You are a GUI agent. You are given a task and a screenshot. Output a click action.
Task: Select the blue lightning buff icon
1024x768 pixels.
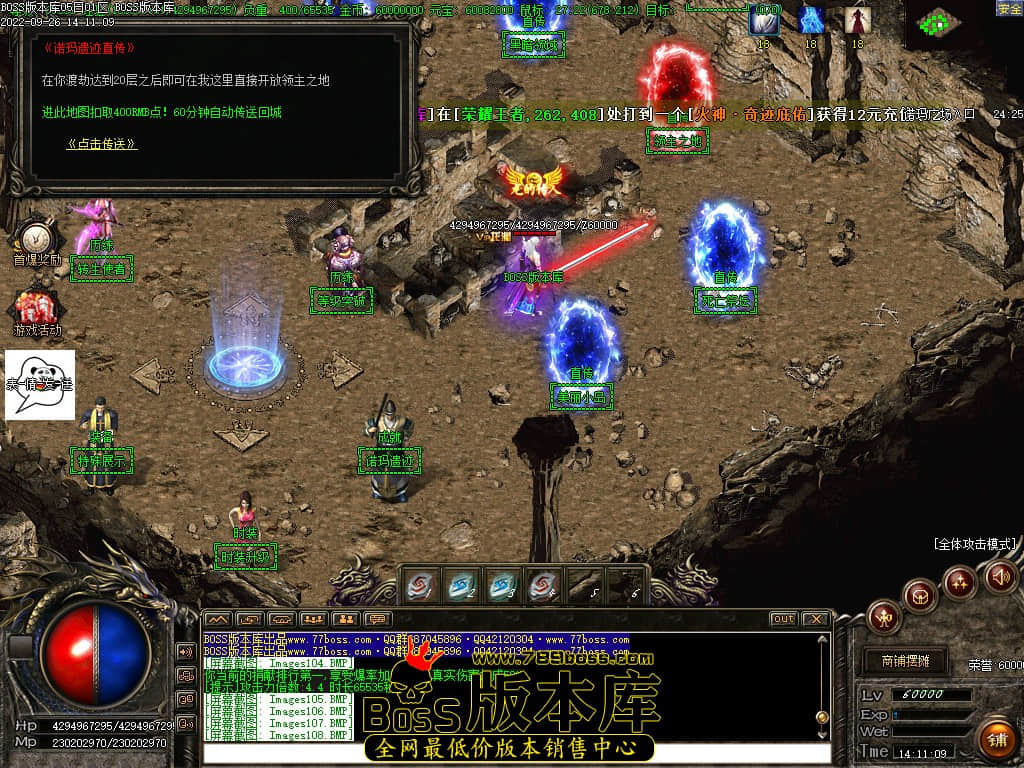[x=811, y=20]
